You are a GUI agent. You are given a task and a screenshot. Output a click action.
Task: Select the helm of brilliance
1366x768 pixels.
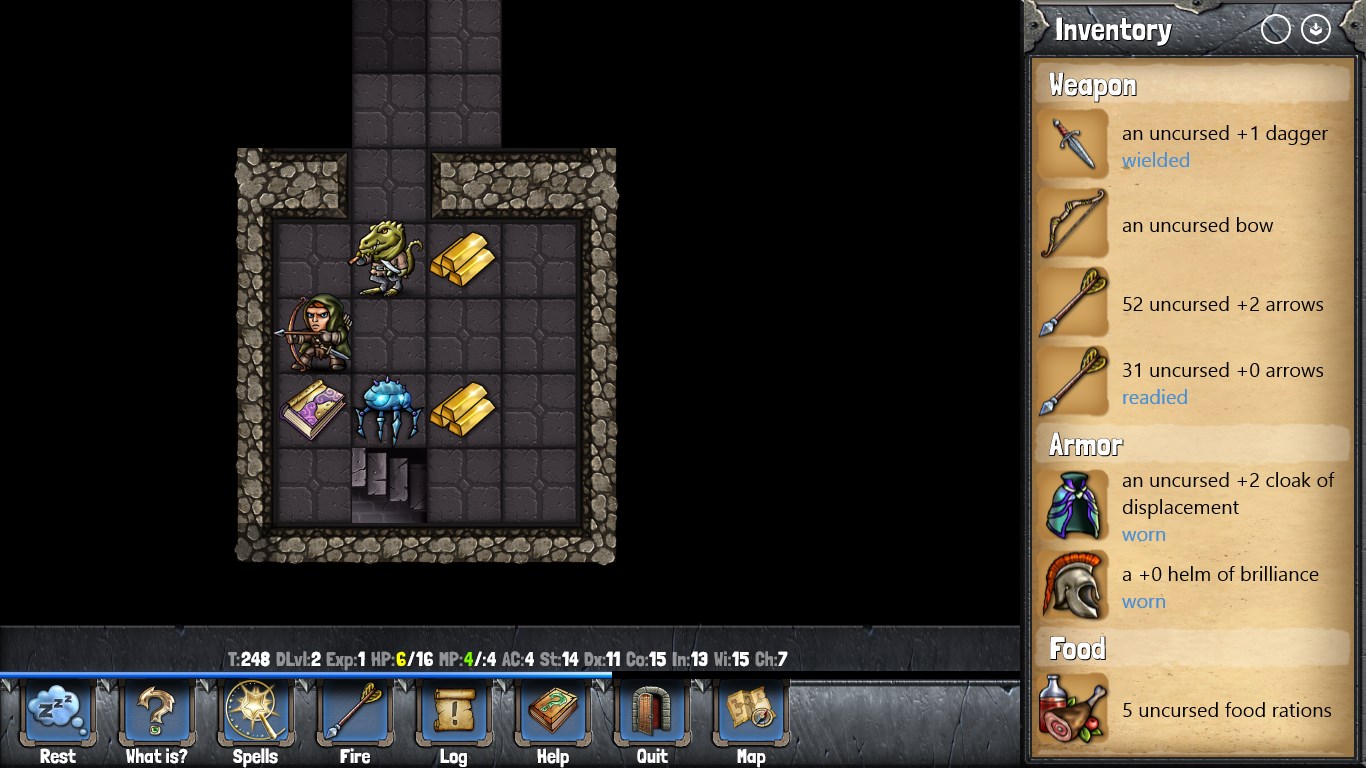click(1190, 587)
